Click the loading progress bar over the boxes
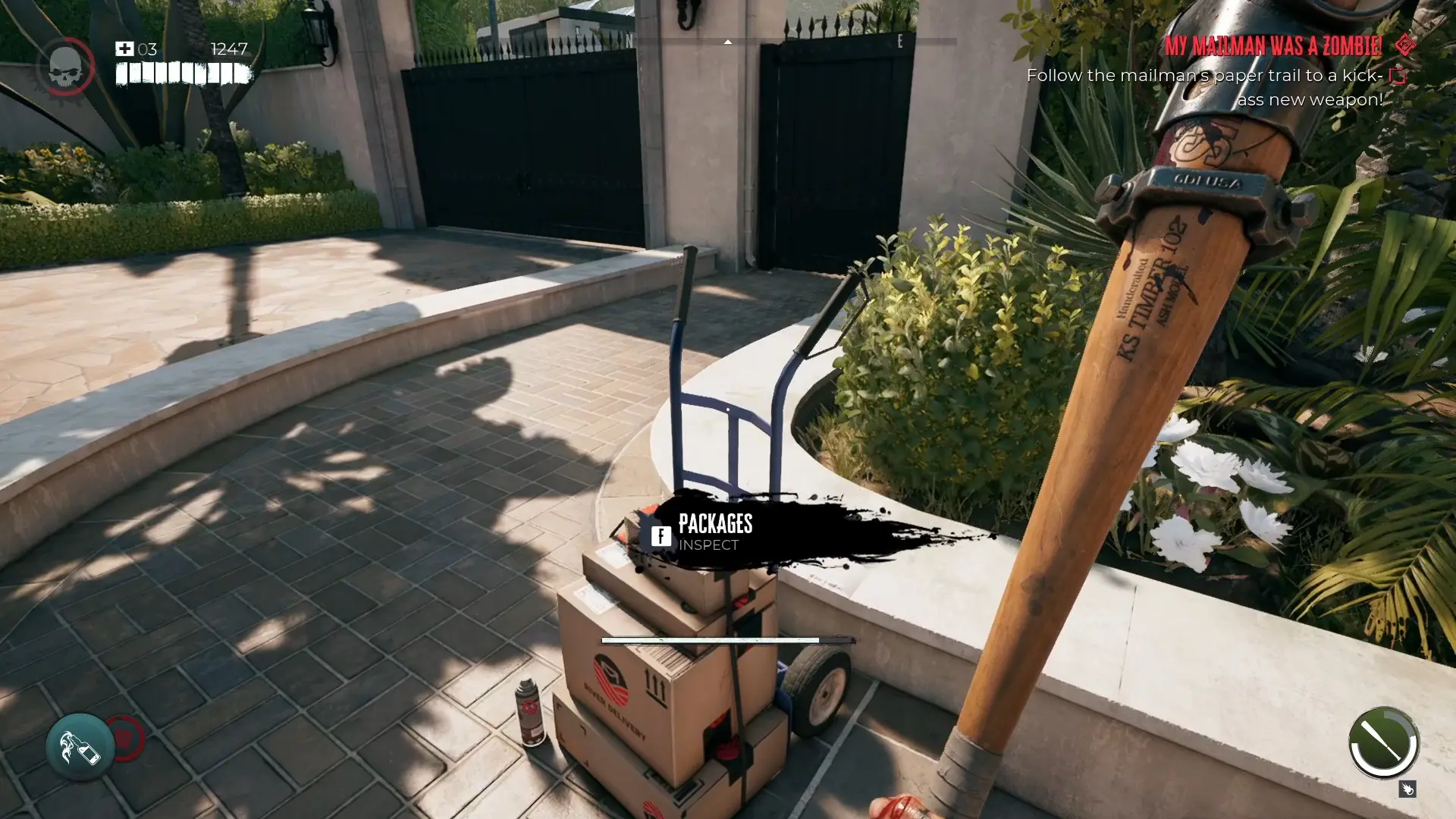1456x819 pixels. coord(711,639)
